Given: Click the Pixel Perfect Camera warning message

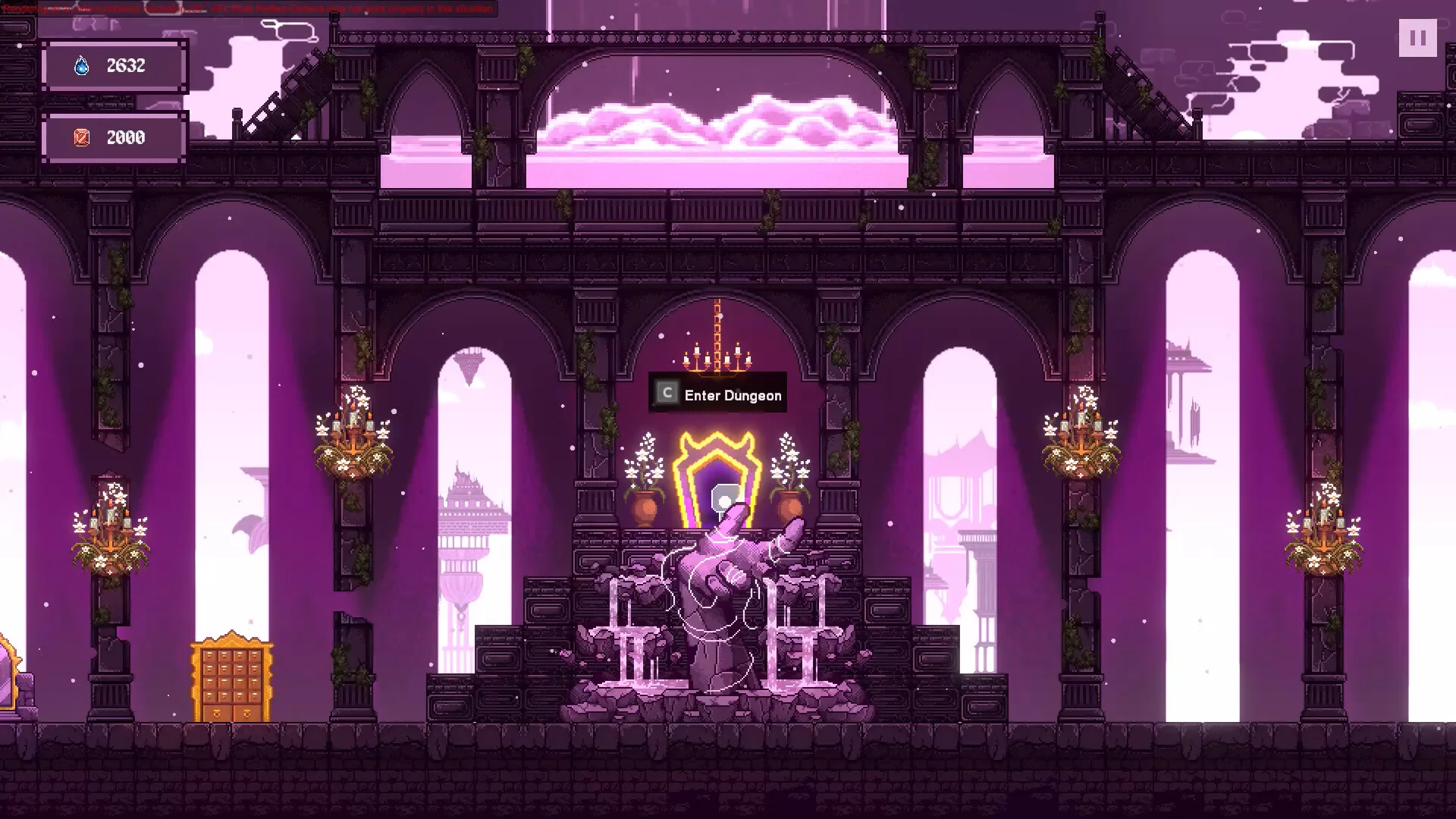Looking at the screenshot, I should (250, 8).
